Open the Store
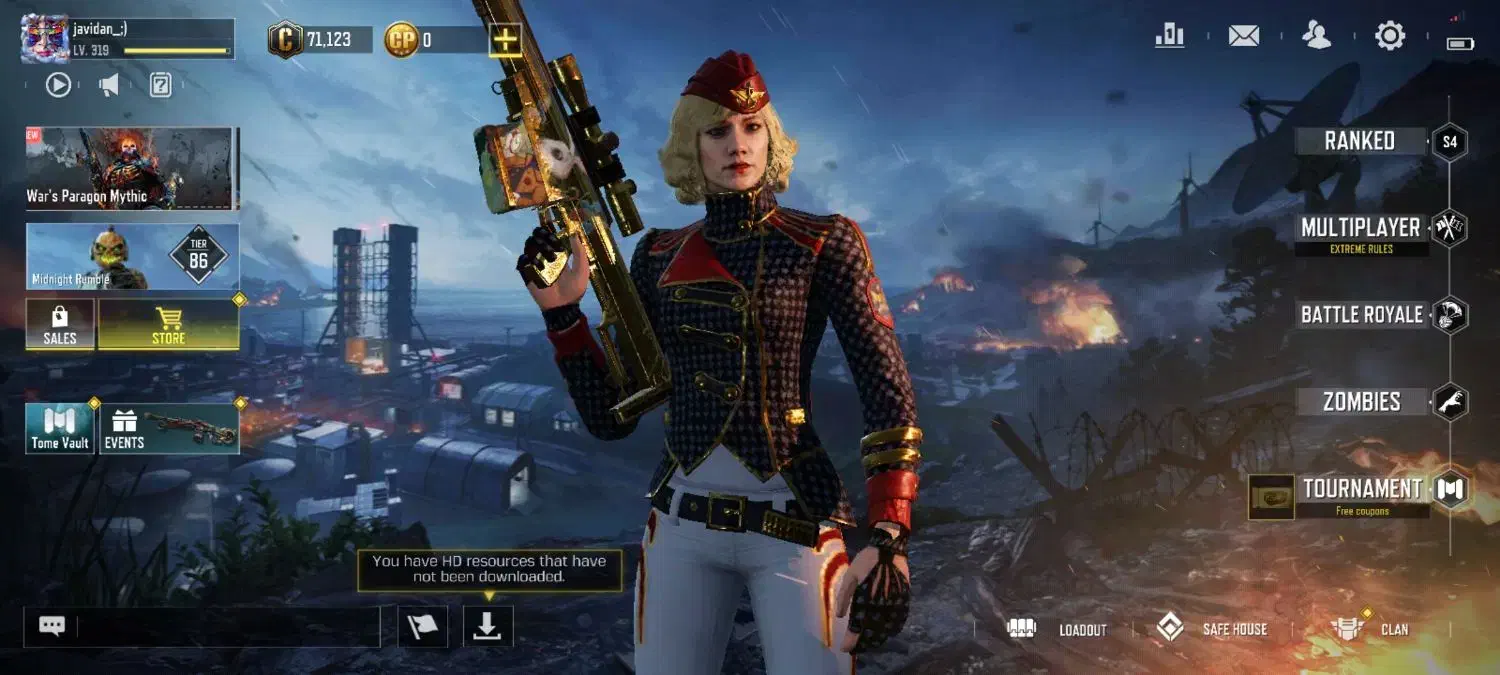The width and height of the screenshot is (1500, 675). pyautogui.click(x=168, y=325)
